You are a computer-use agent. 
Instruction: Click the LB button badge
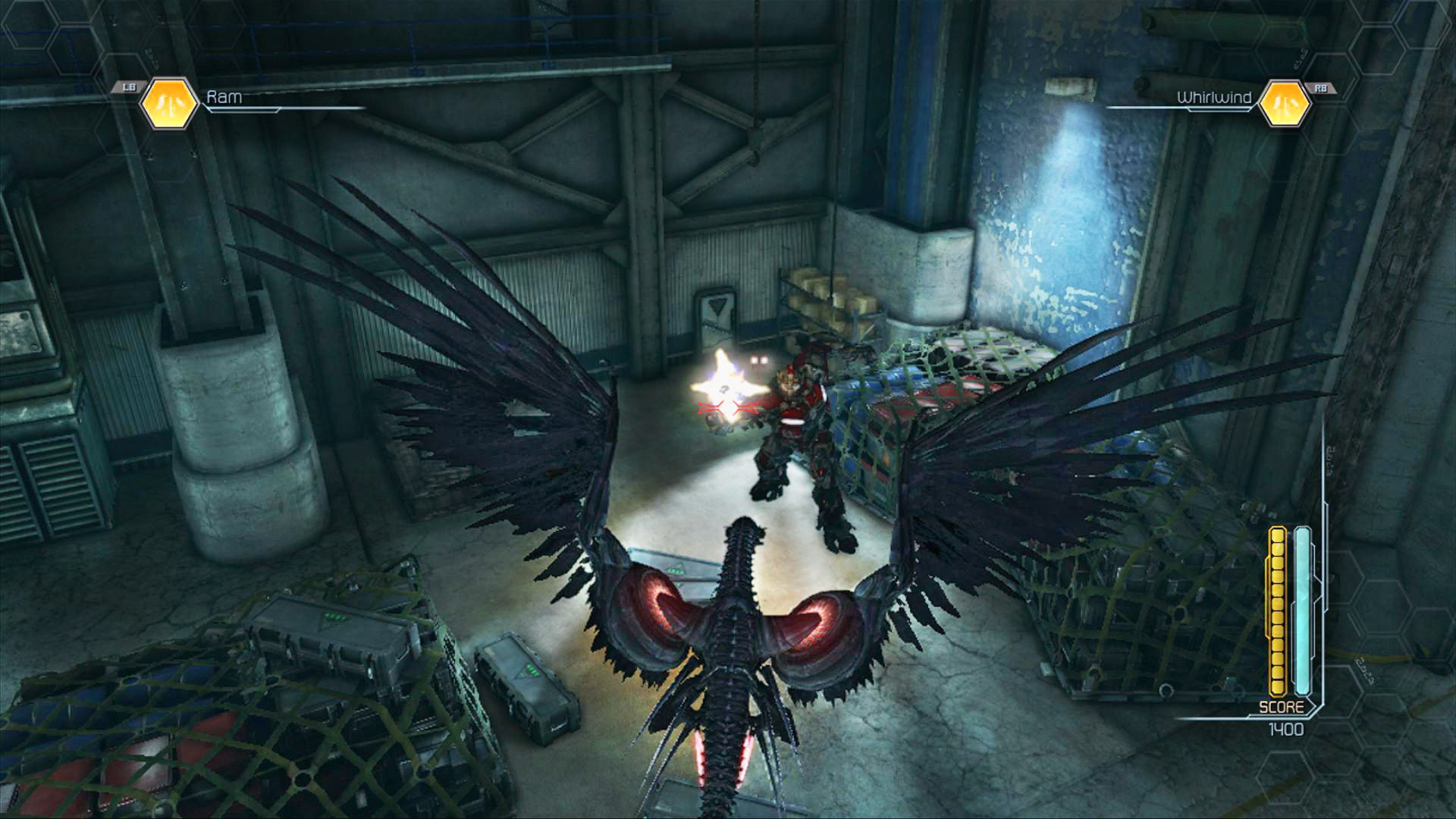point(127,87)
